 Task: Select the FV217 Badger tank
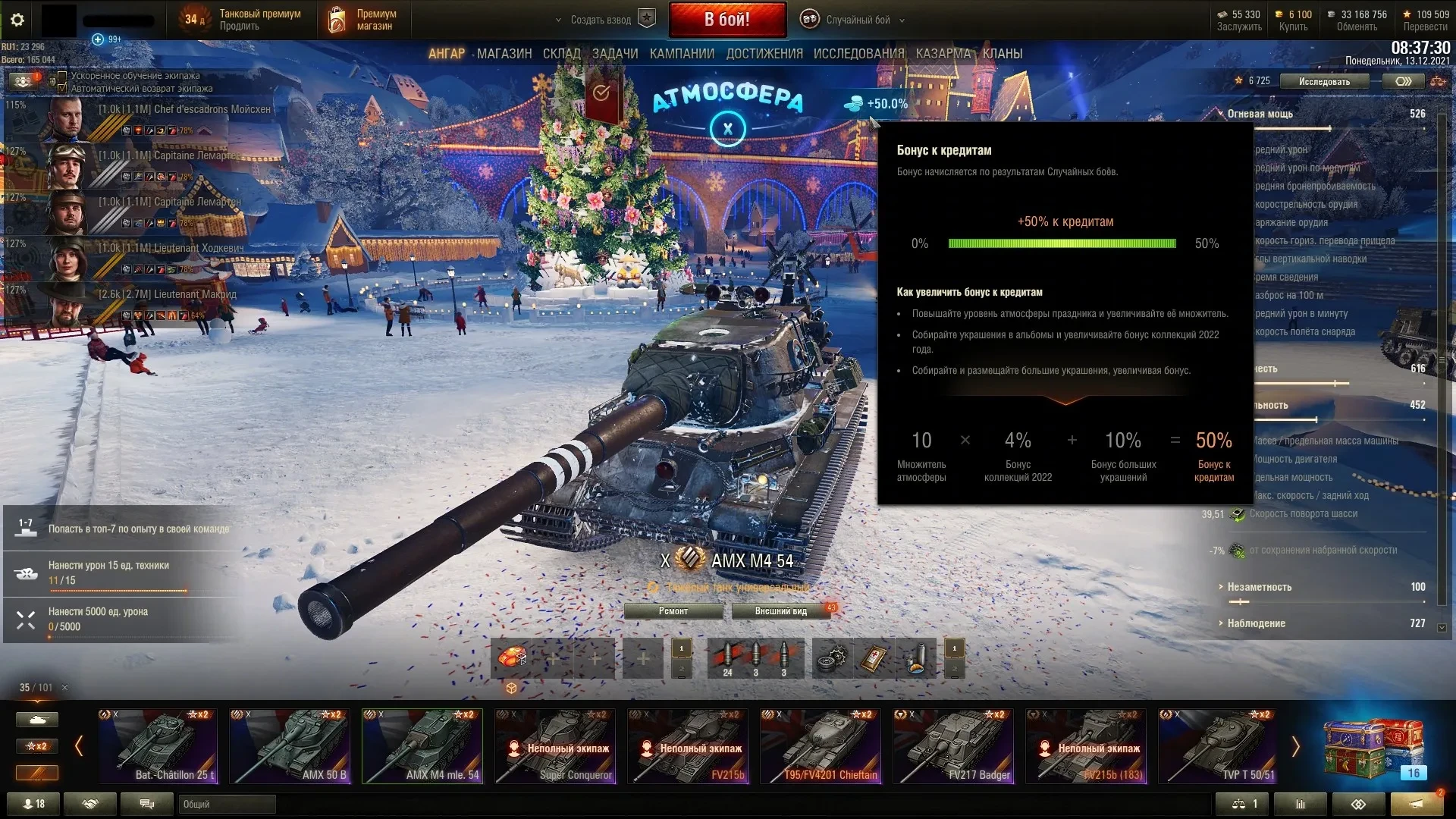point(952,745)
